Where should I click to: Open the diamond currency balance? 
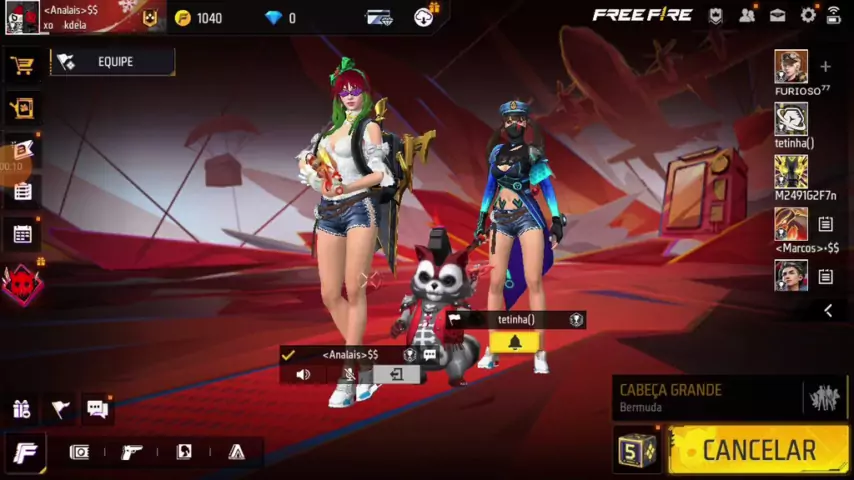tap(279, 18)
